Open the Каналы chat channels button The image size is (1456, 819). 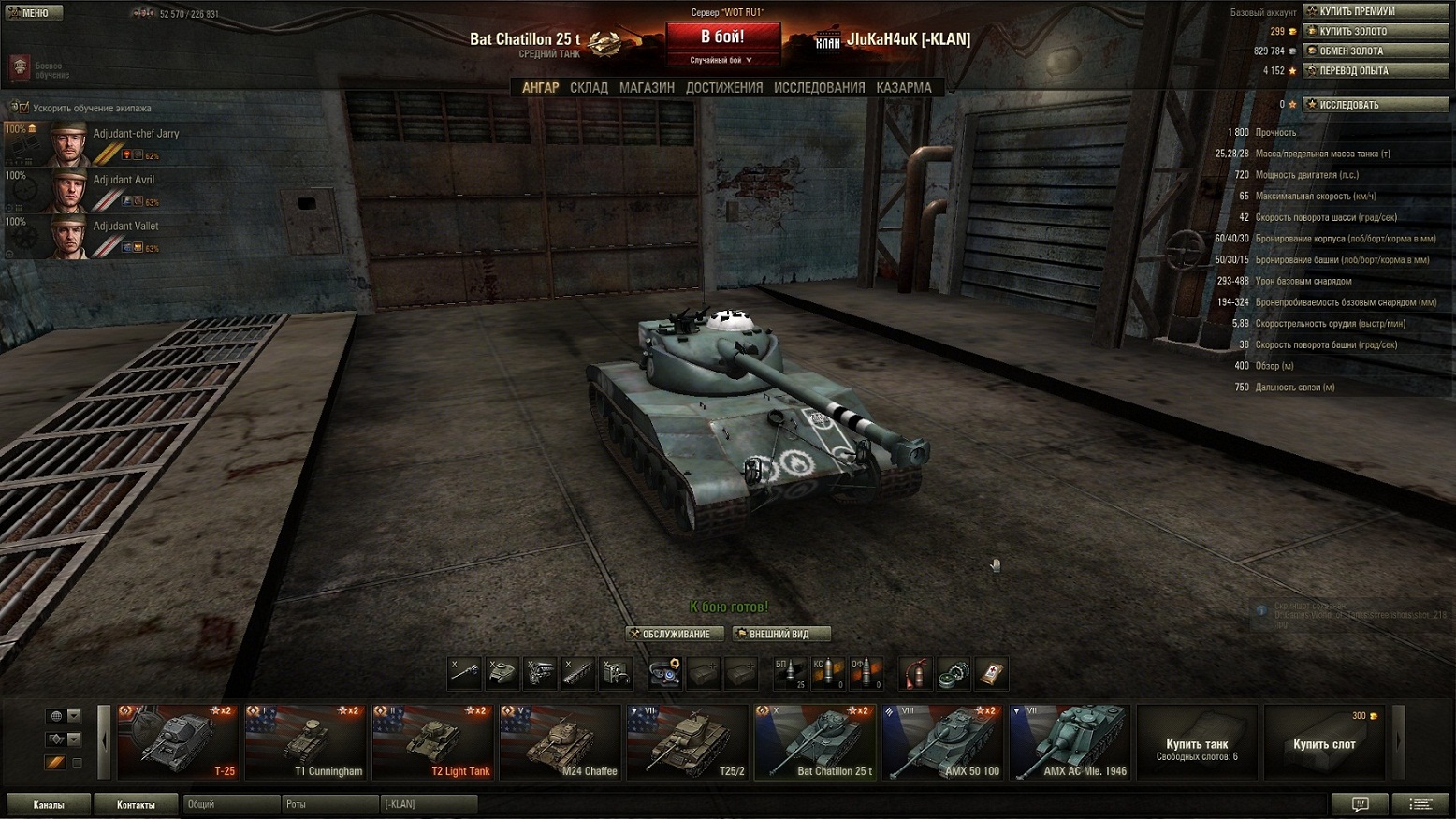click(x=49, y=804)
